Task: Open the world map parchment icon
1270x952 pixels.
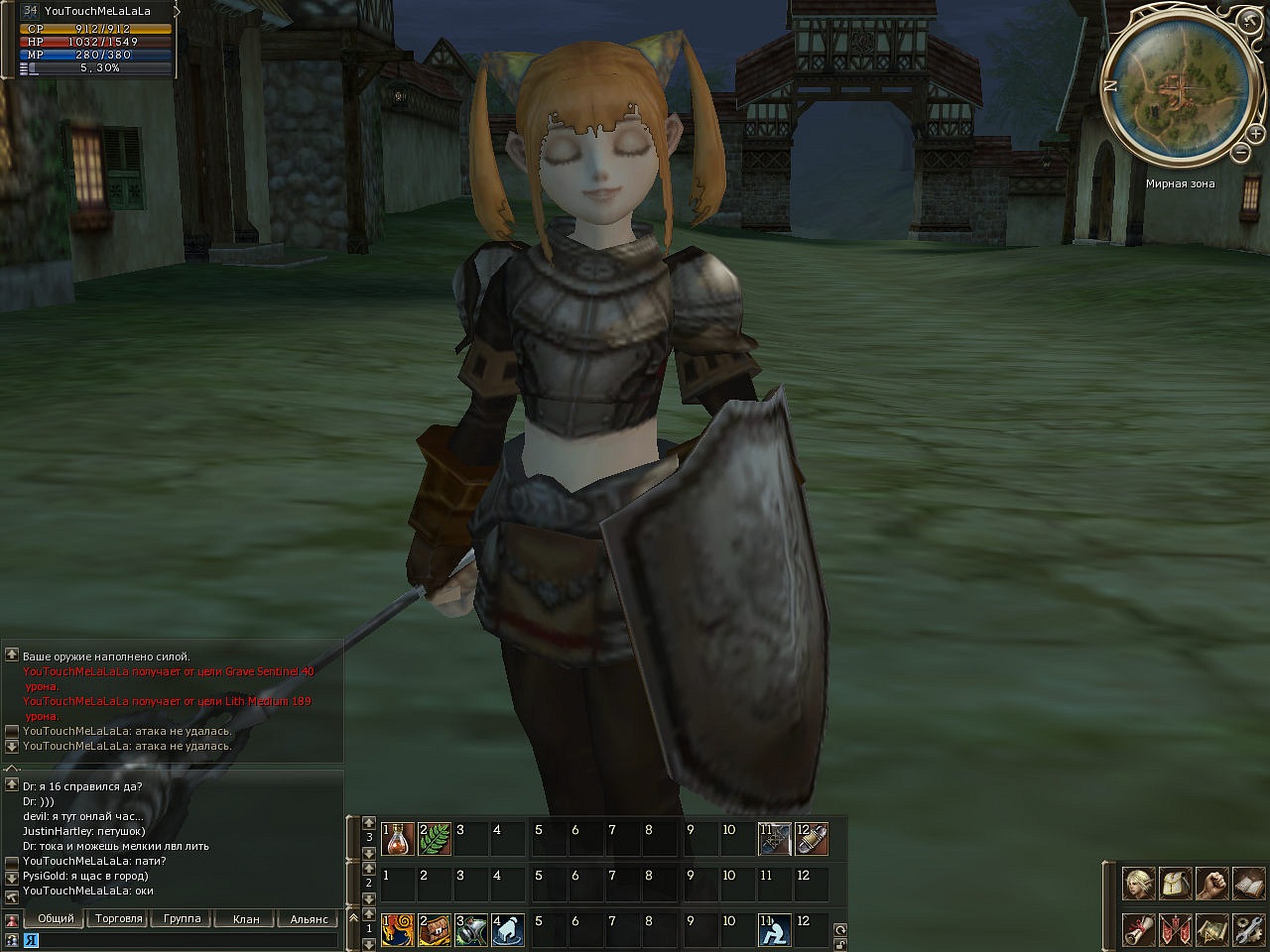Action: pyautogui.click(x=1211, y=930)
